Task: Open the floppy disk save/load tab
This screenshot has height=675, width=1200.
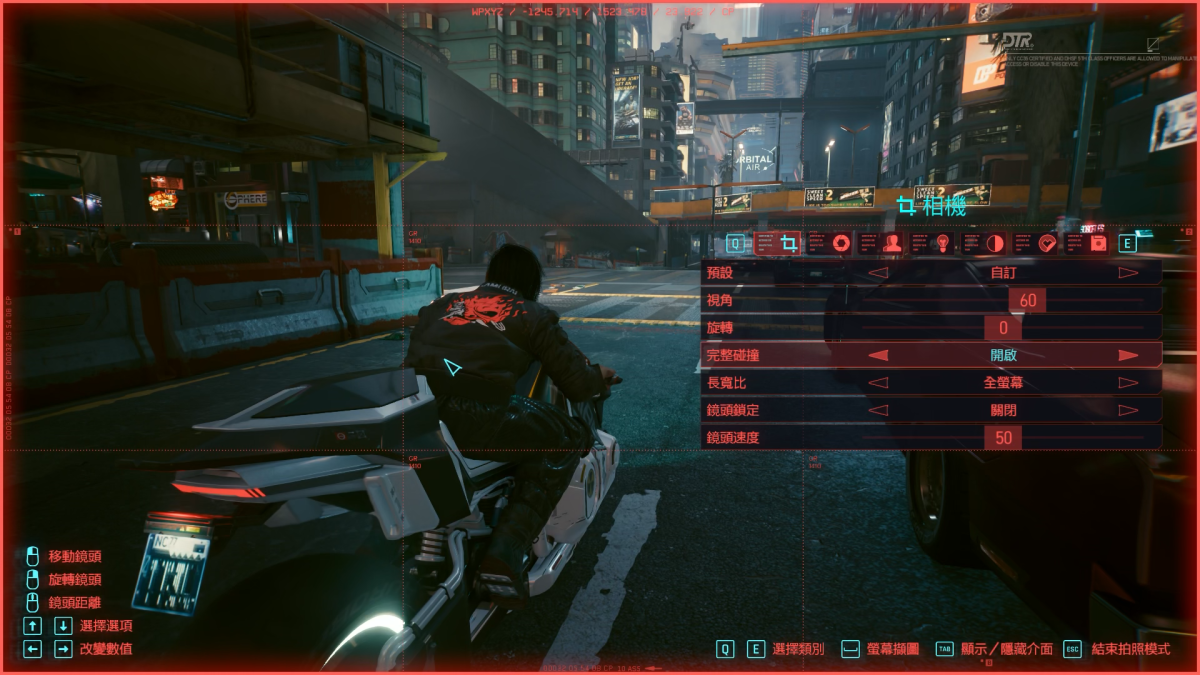Action: (1098, 243)
